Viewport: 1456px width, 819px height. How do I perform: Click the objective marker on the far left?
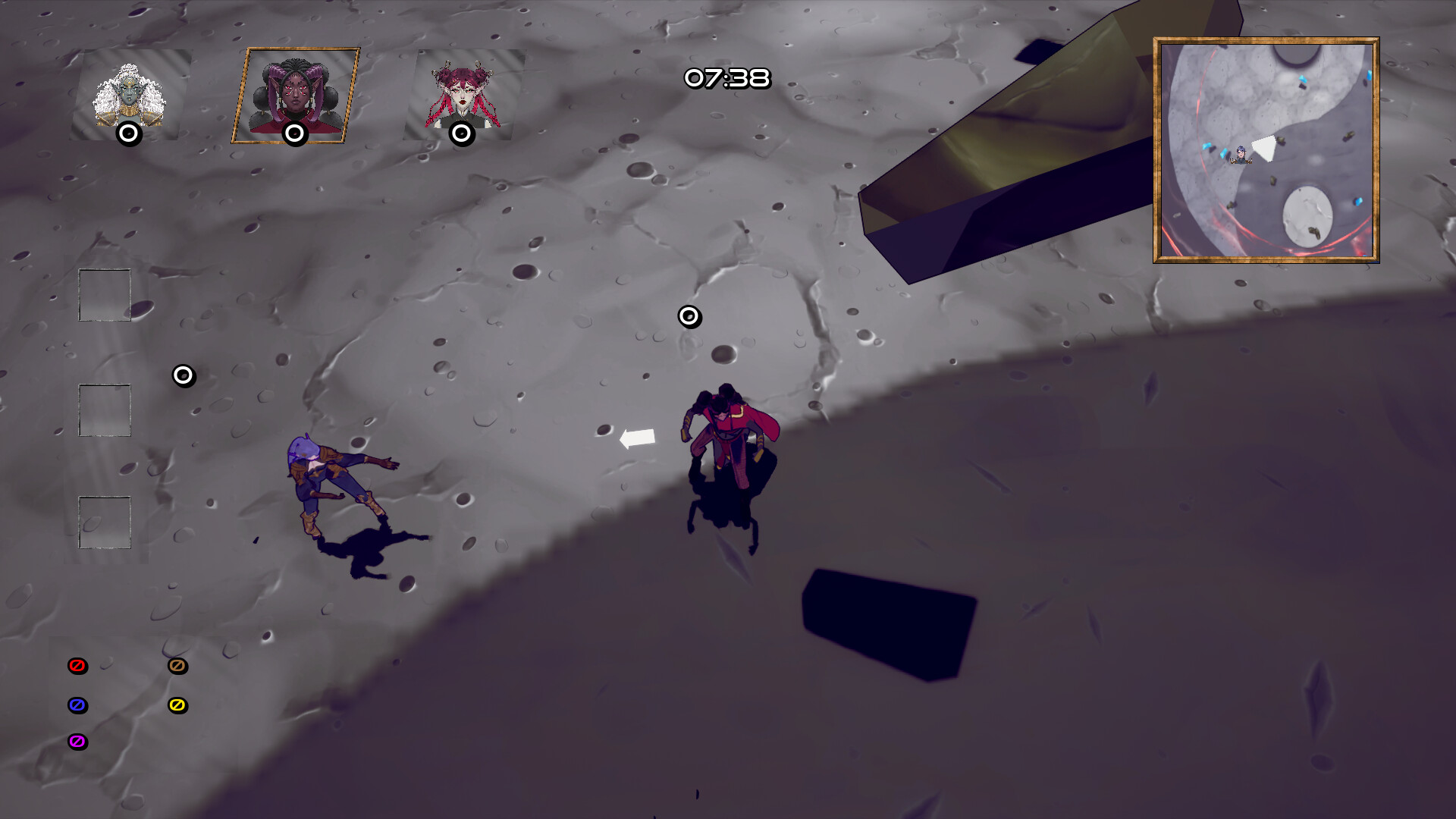tap(182, 375)
